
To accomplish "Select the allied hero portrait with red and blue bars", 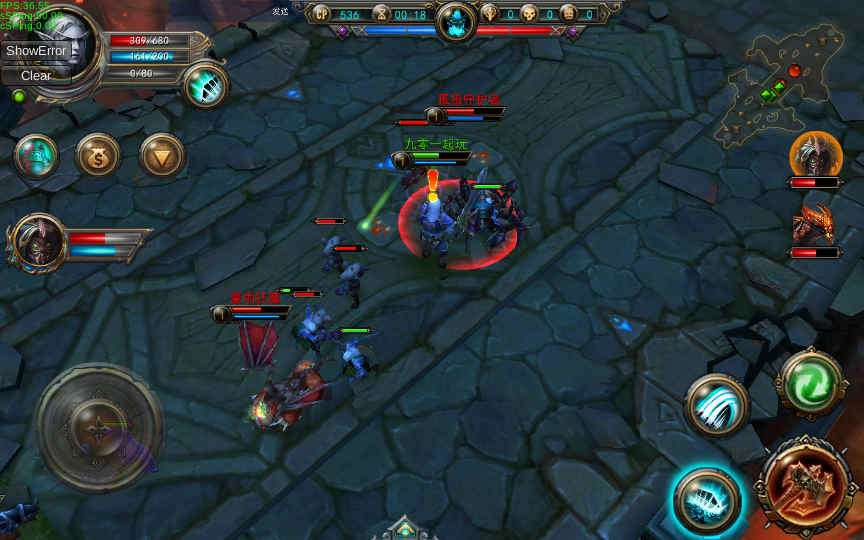I will (x=38, y=242).
